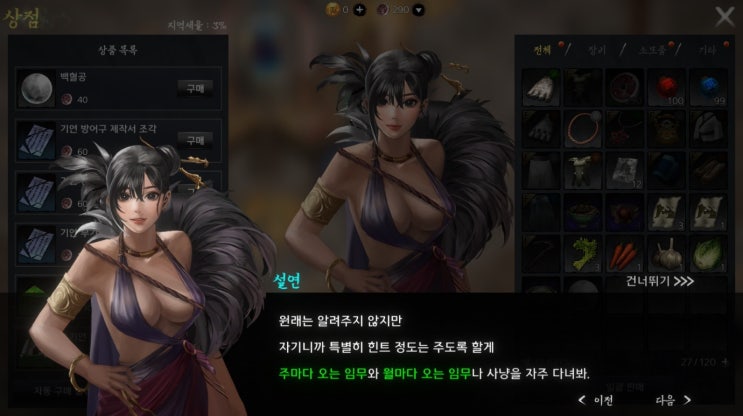The height and width of the screenshot is (416, 743).
Task: Switch to the 전체 inventory tab
Action: 543,48
